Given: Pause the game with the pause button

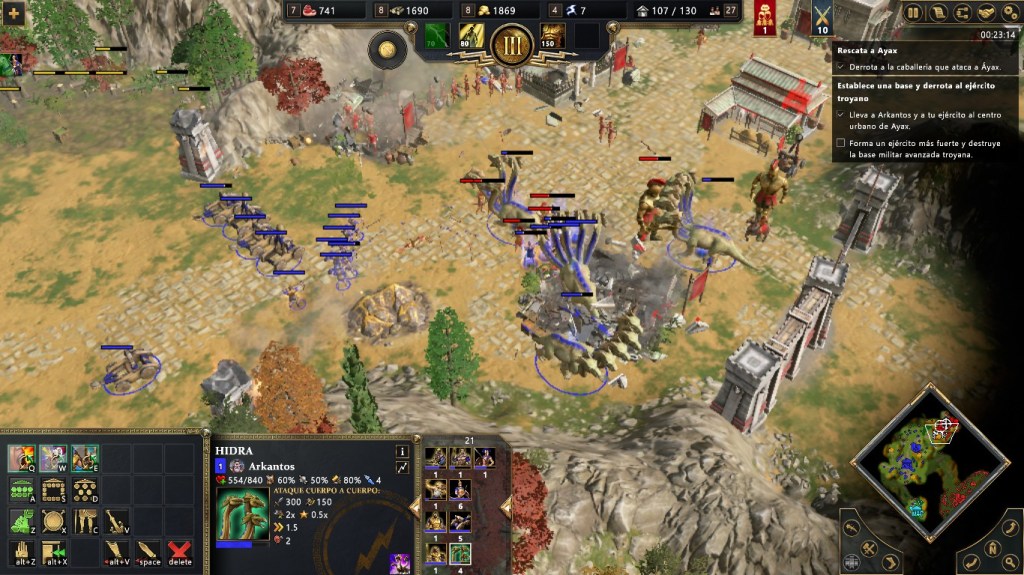Looking at the screenshot, I should click(x=913, y=13).
